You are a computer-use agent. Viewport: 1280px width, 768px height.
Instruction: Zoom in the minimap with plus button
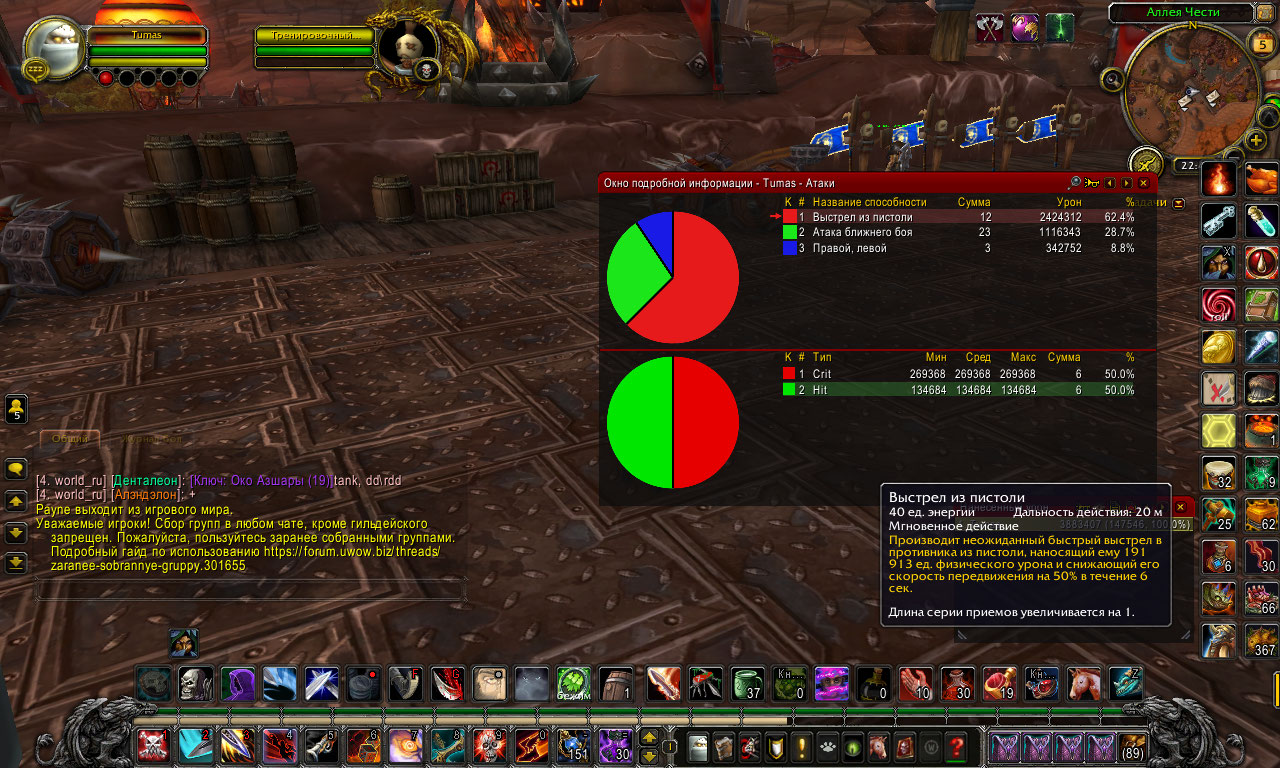(x=1257, y=139)
